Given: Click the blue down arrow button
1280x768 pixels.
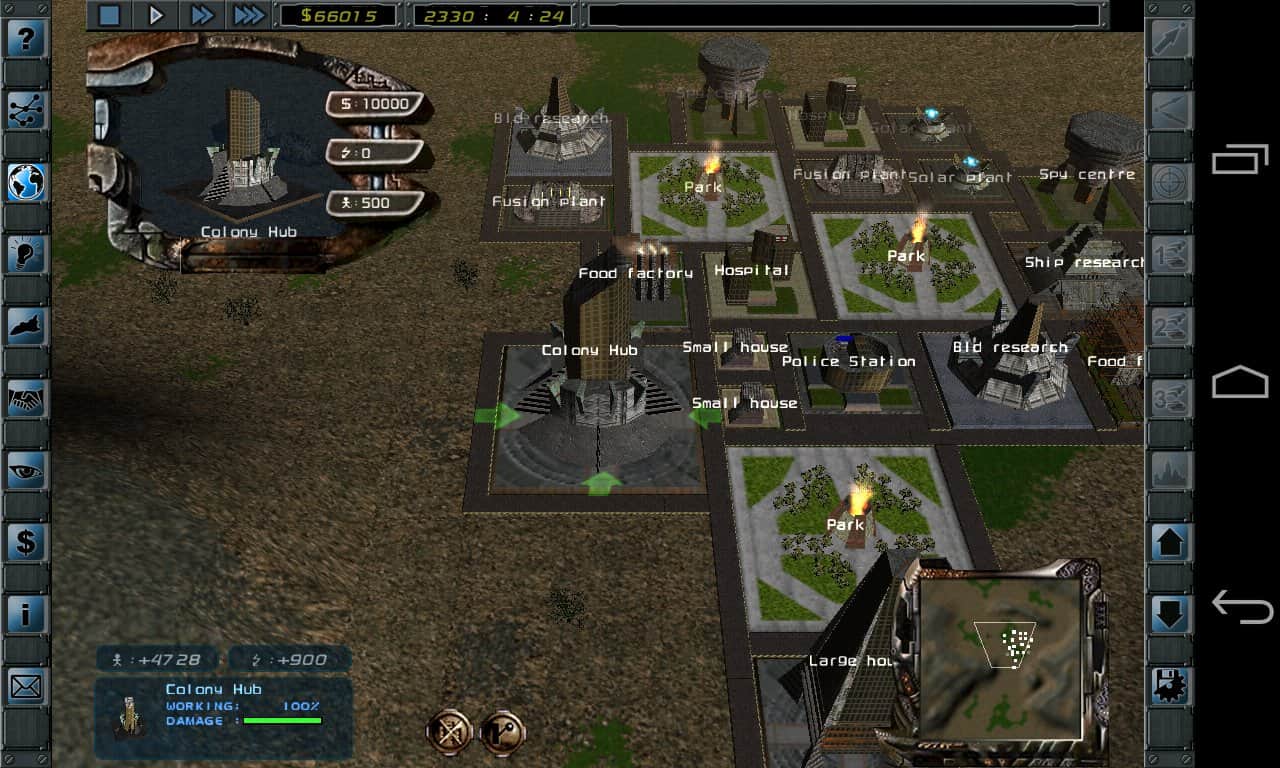Looking at the screenshot, I should pos(1169,614).
